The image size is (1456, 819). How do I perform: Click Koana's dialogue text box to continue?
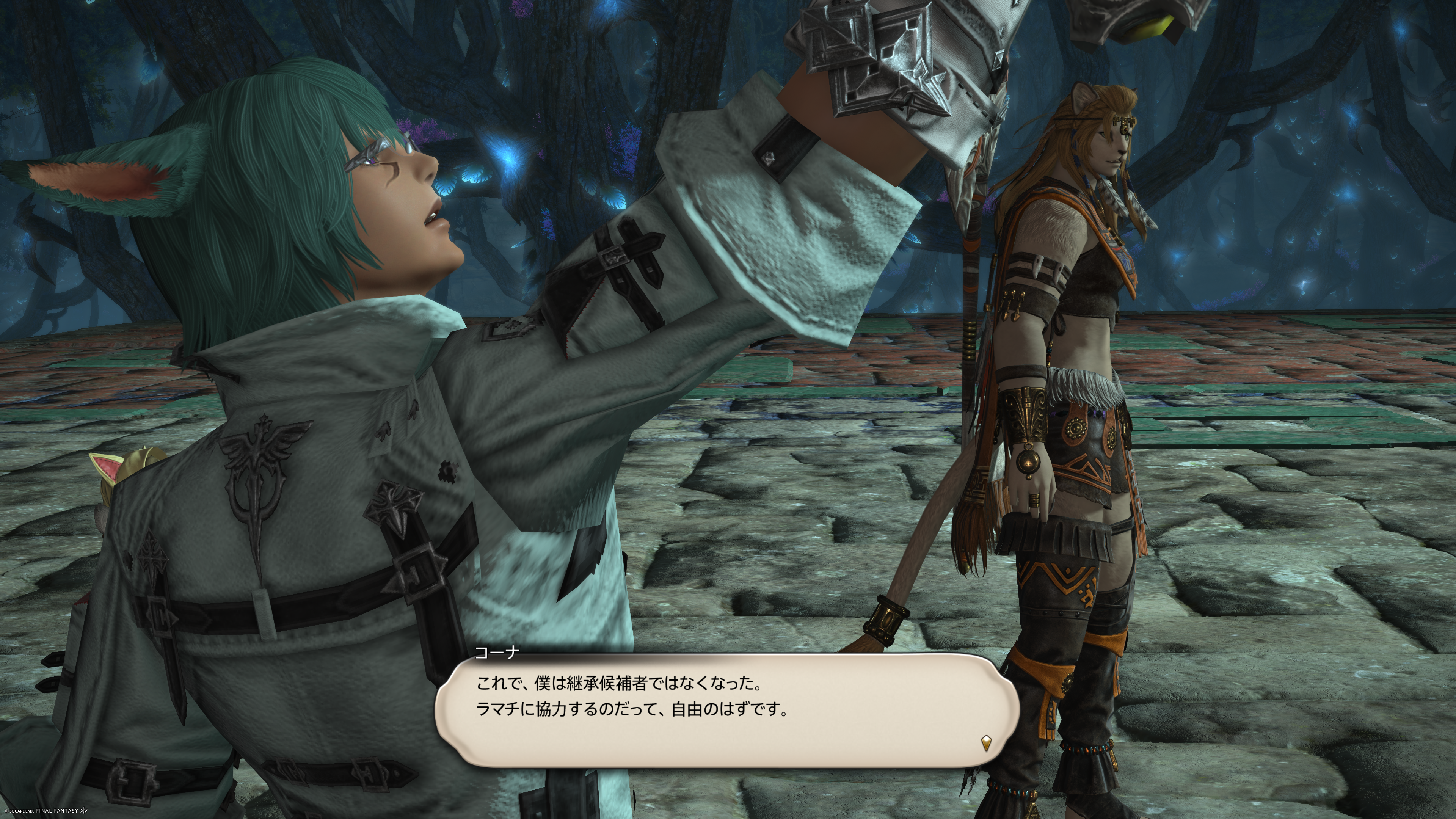click(726, 709)
